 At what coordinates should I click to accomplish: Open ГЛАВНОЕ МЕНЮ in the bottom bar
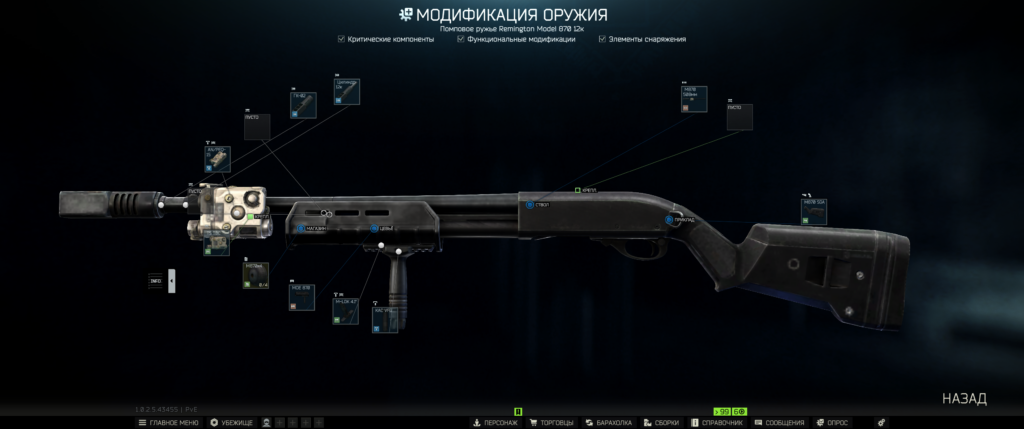click(x=167, y=423)
